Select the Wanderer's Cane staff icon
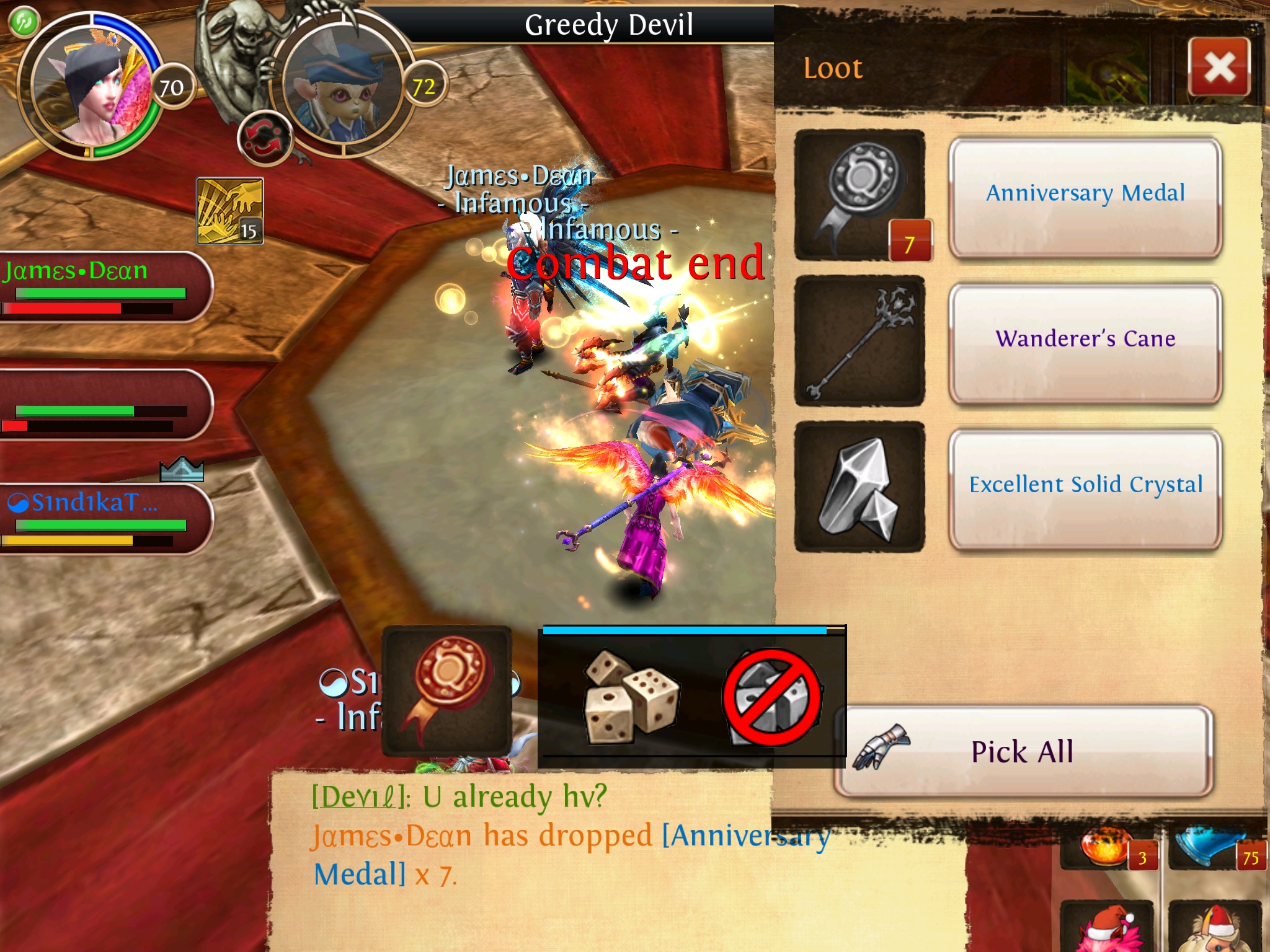 tap(859, 341)
